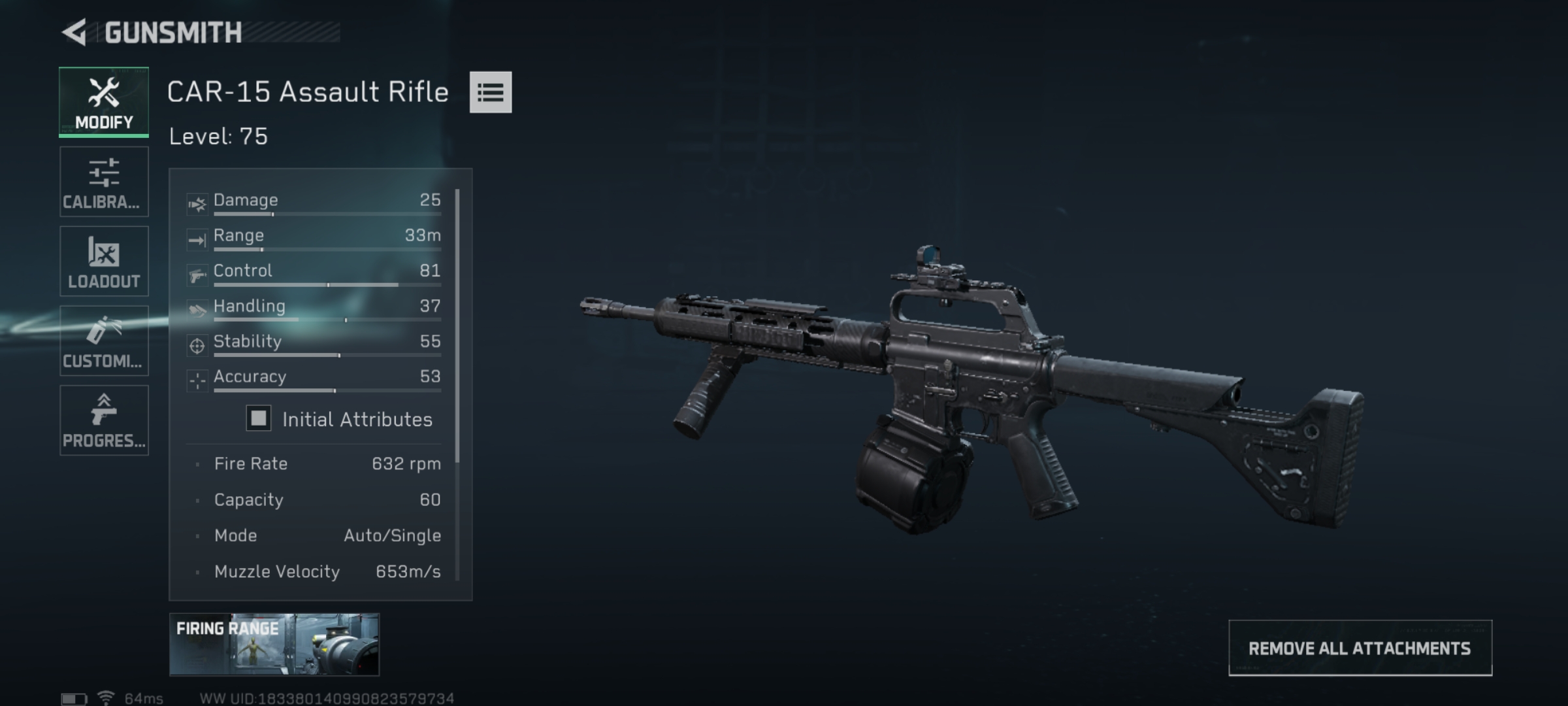Enter the Firing Range

pyautogui.click(x=274, y=644)
